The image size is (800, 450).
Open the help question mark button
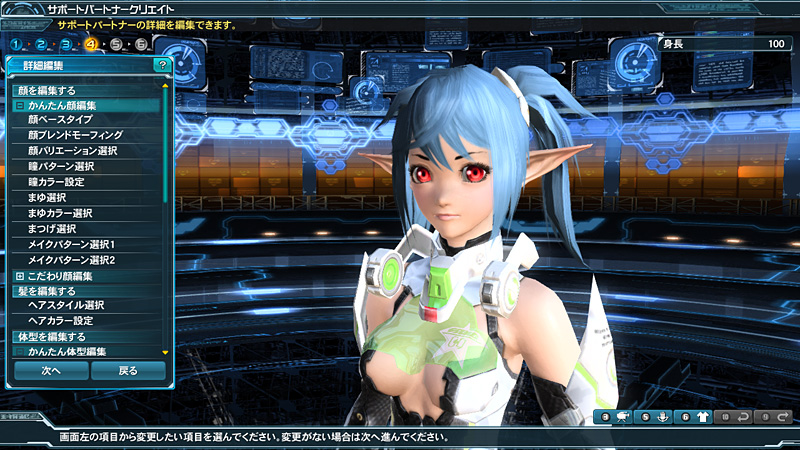tap(162, 65)
